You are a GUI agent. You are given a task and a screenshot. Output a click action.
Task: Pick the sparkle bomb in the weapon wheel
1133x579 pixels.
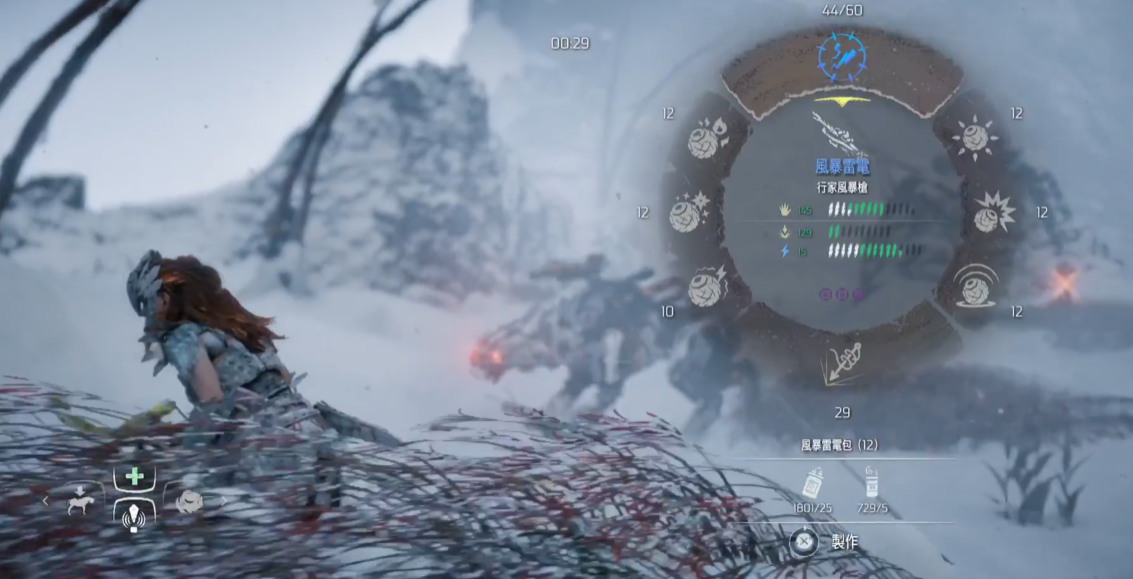pyautogui.click(x=689, y=212)
